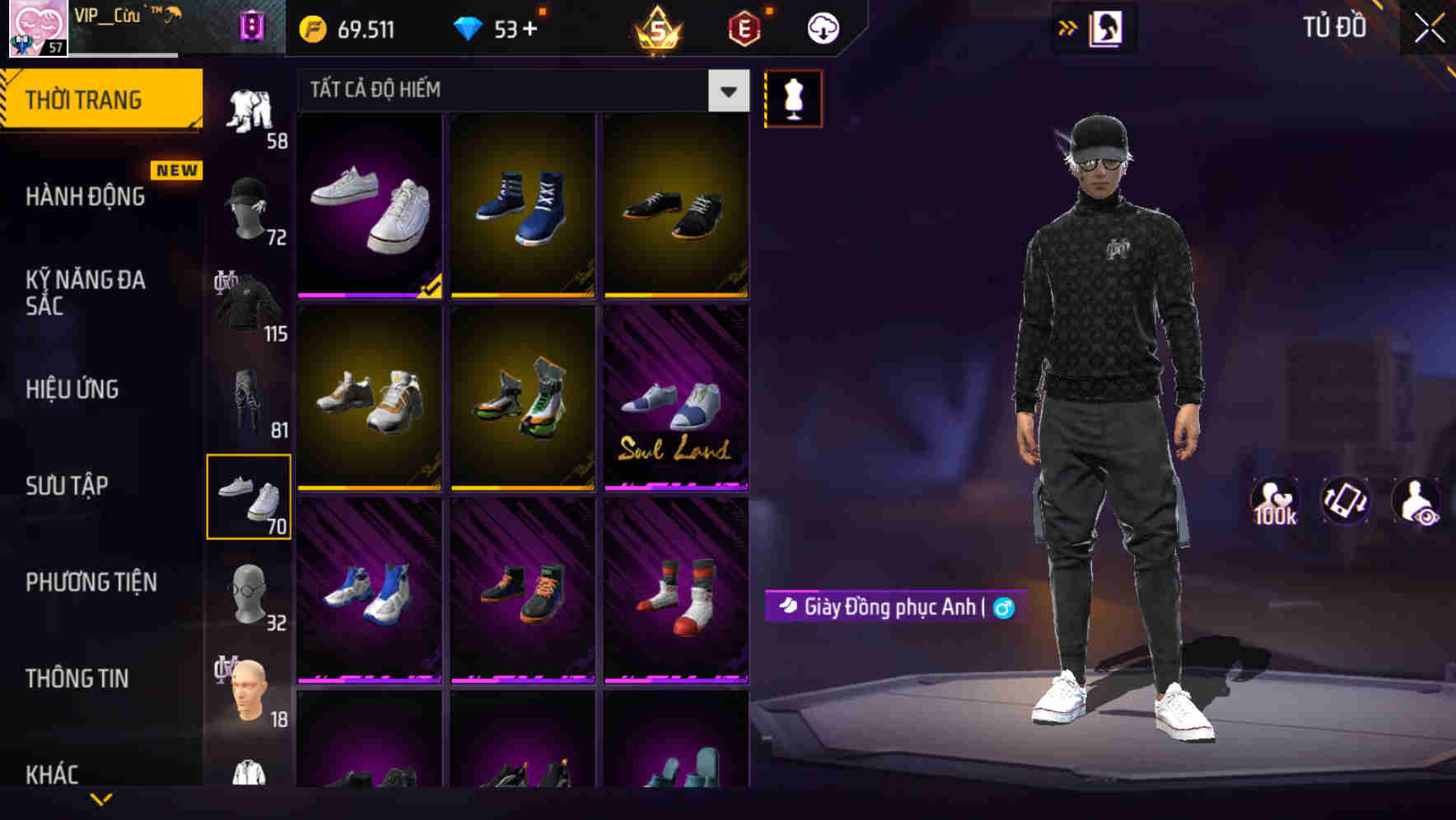Click the Giày Đồng phục Anh item banner

pyautogui.click(x=894, y=606)
